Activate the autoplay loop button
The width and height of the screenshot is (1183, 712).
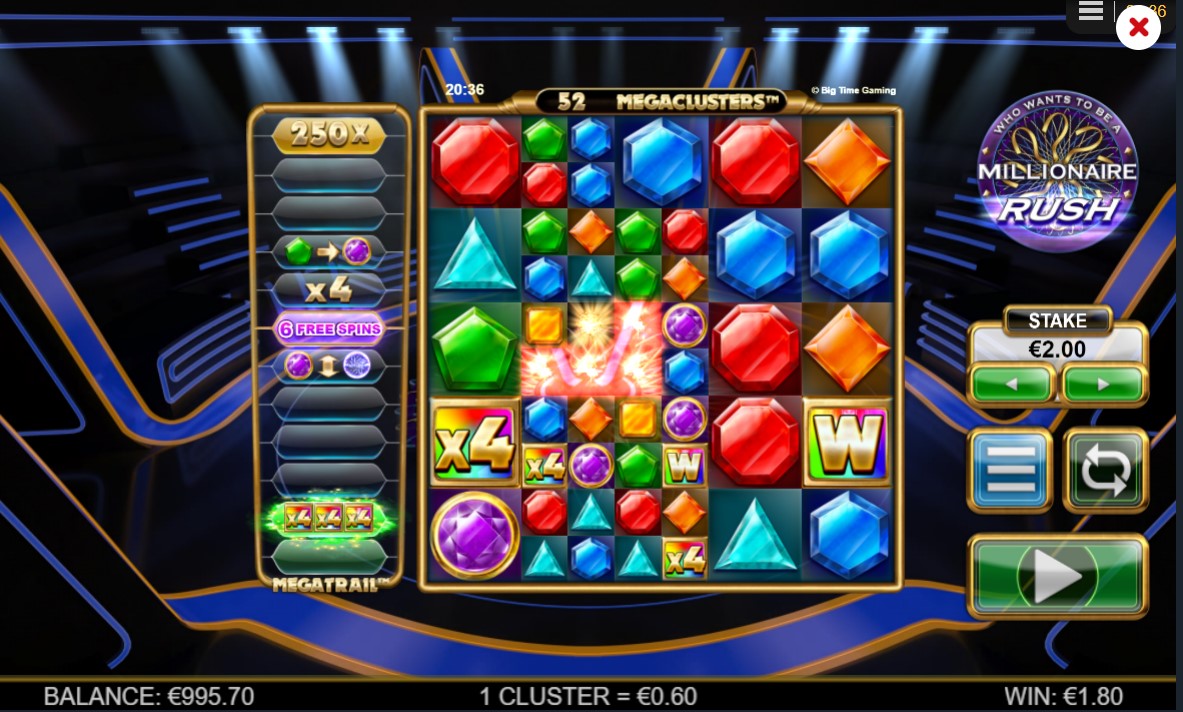point(1104,470)
